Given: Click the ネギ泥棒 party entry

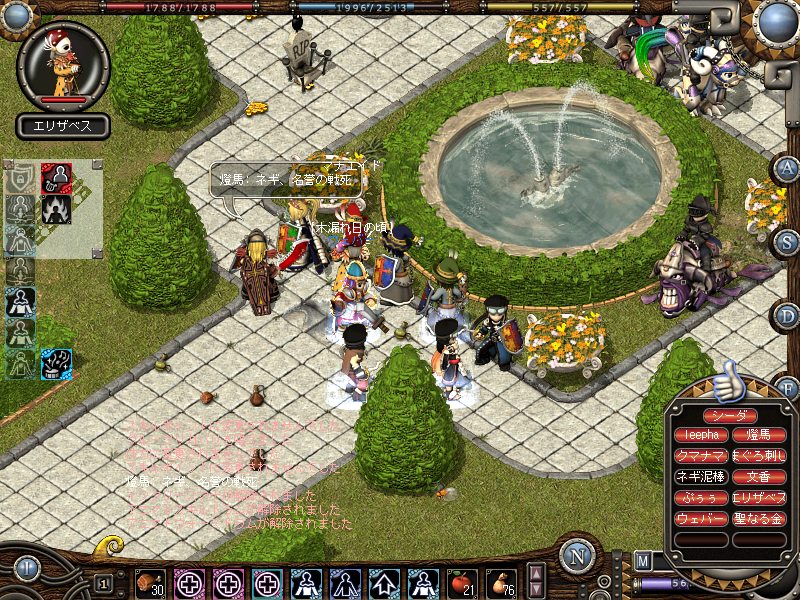Looking at the screenshot, I should [701, 477].
